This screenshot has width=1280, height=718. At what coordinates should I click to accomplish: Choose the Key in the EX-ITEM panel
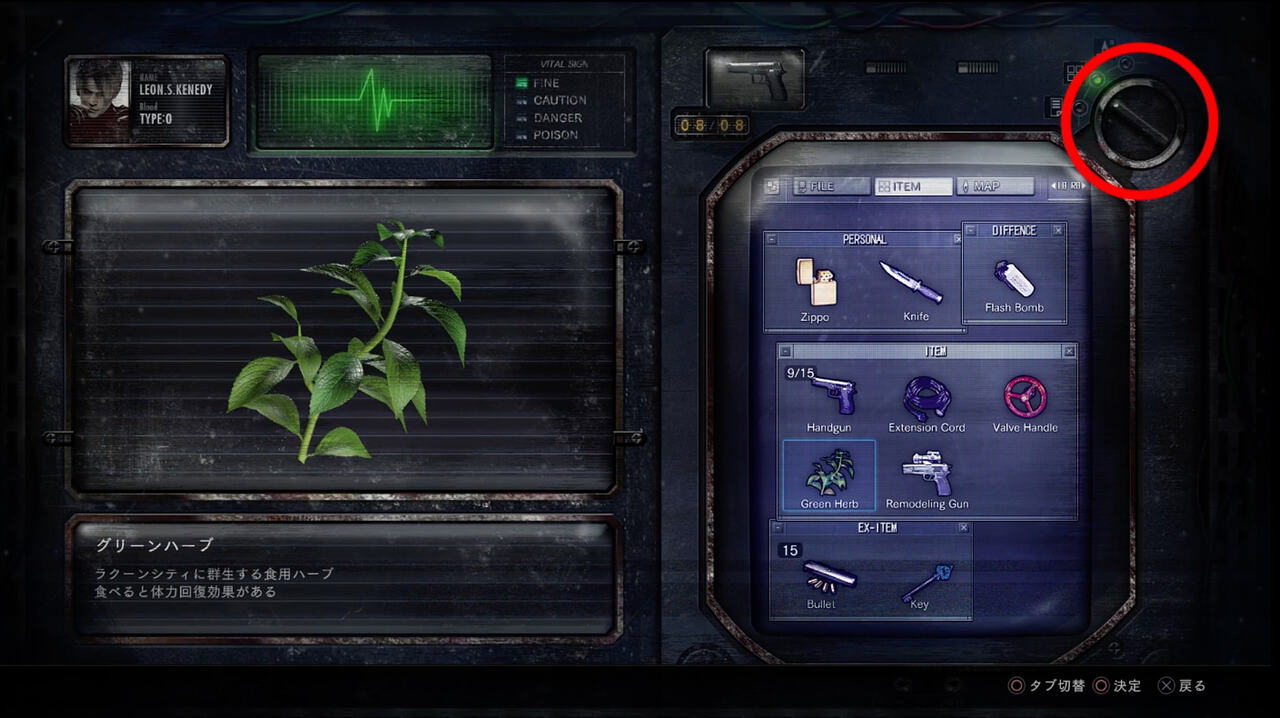919,580
